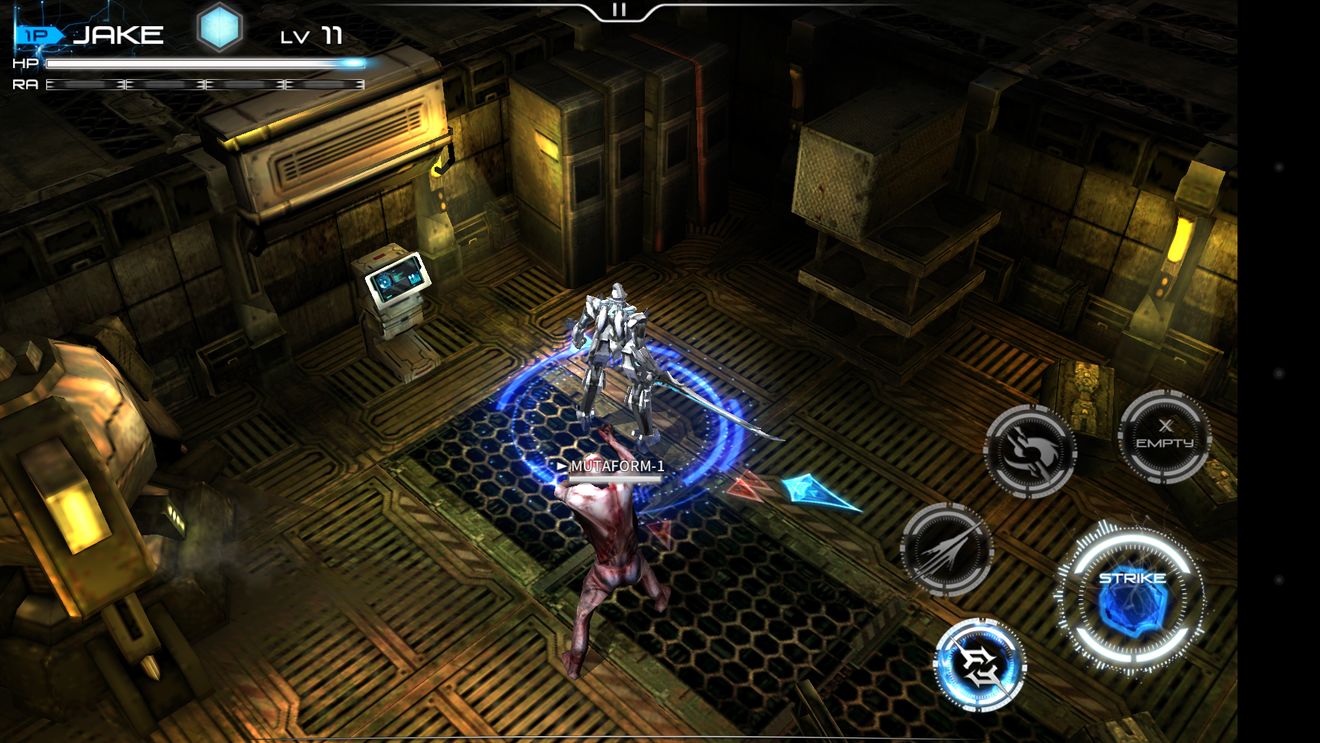Use the triple-blade slash skill
1320x743 pixels.
click(x=946, y=549)
